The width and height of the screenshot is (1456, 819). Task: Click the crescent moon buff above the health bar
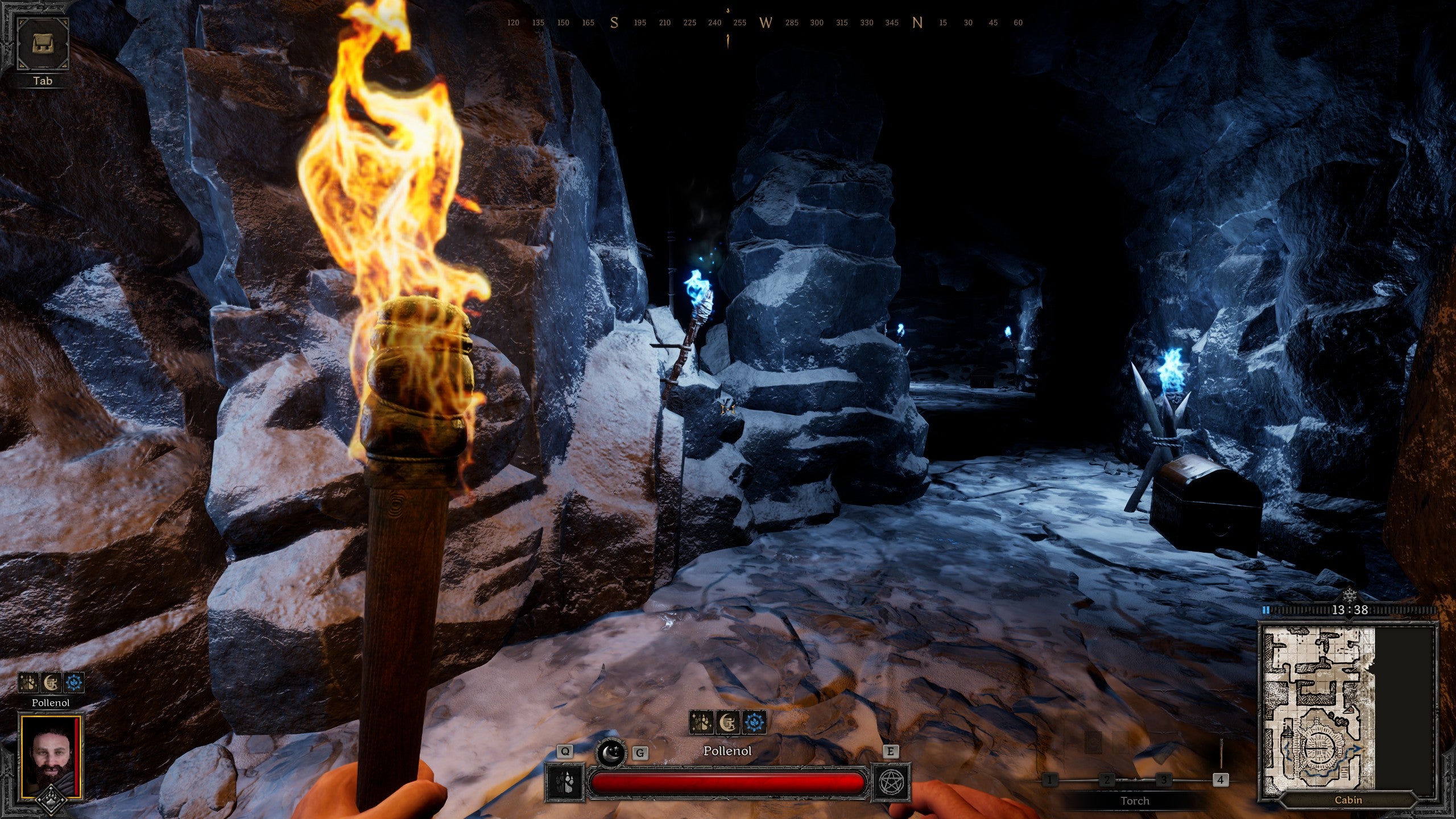pyautogui.click(x=727, y=723)
